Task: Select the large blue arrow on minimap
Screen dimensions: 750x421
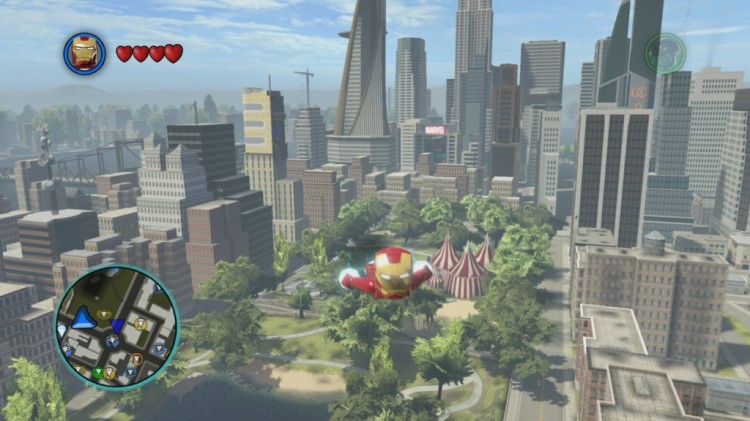Action: click(85, 318)
